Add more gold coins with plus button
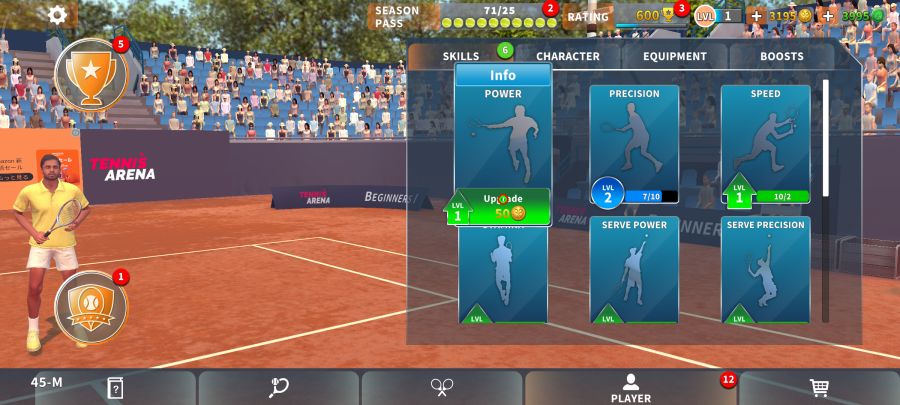 pyautogui.click(x=756, y=16)
